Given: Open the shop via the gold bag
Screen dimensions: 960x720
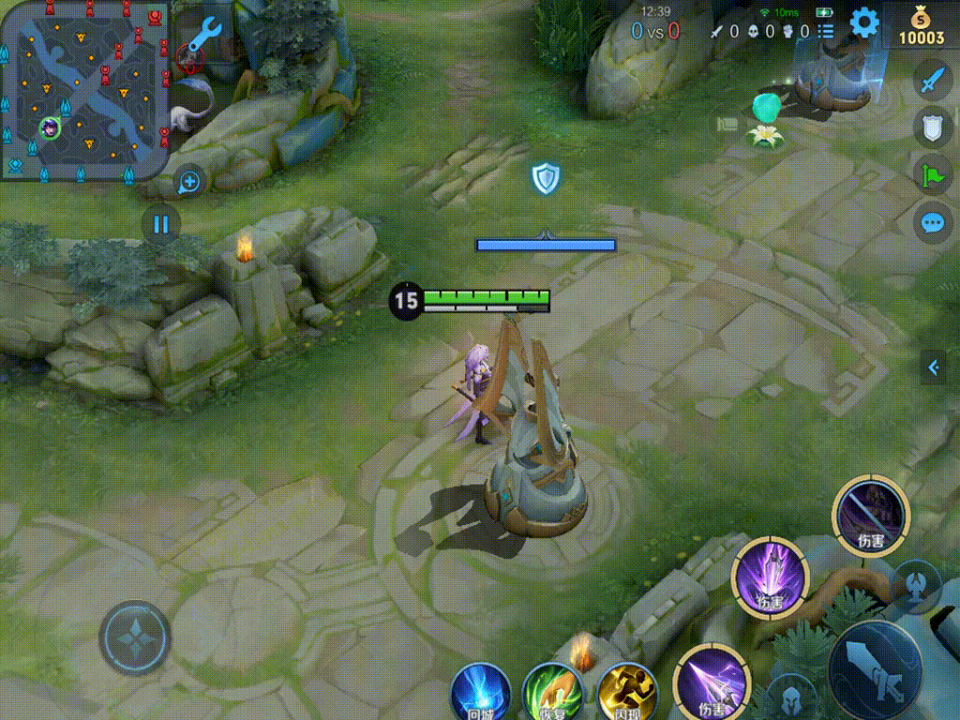Looking at the screenshot, I should [921, 24].
